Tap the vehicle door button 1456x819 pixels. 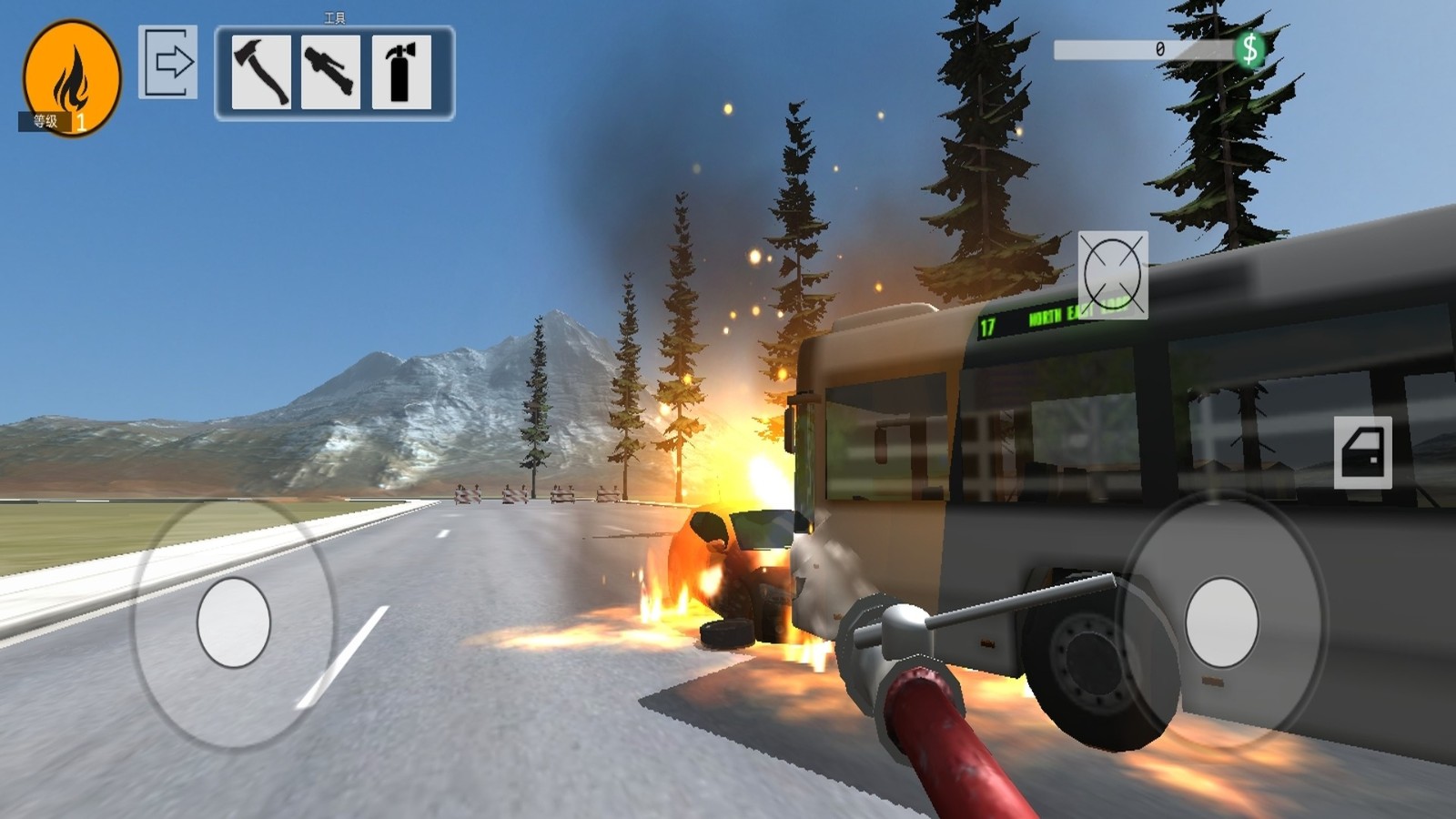pyautogui.click(x=1362, y=452)
